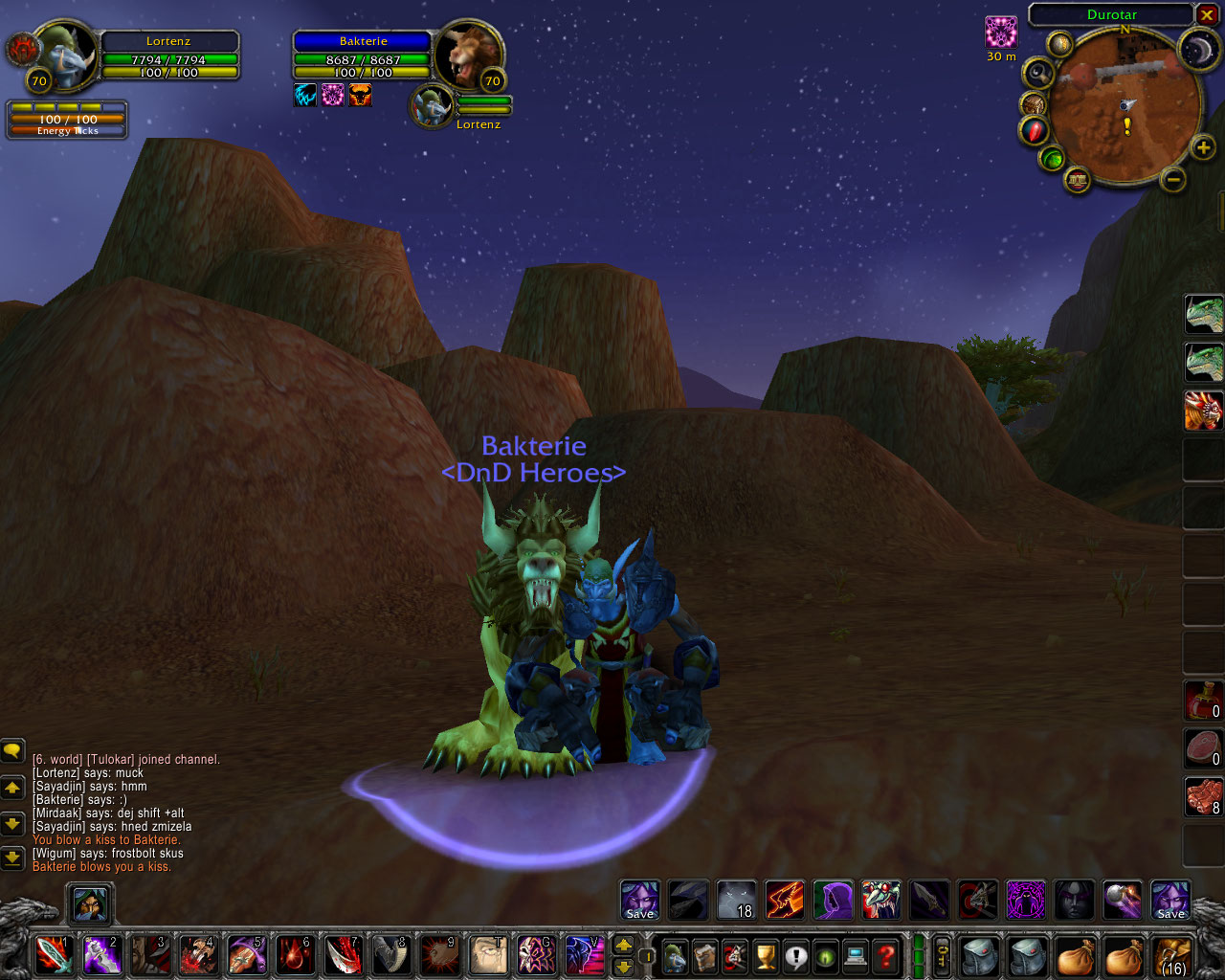The width and height of the screenshot is (1225, 980).
Task: Click the crescent moon time-of-day indicator
Action: [1197, 50]
